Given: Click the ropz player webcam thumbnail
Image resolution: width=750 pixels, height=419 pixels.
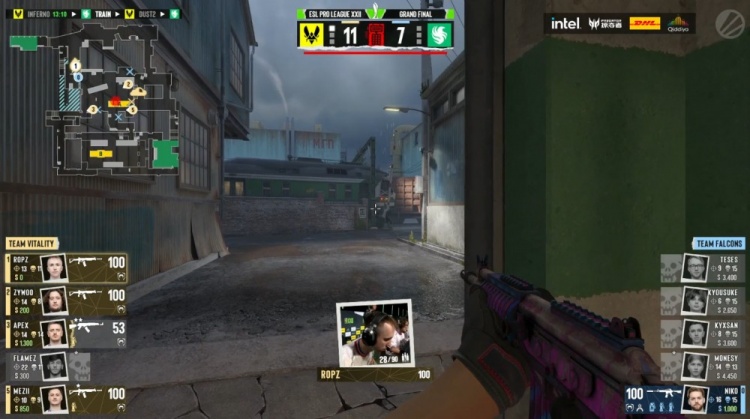Looking at the screenshot, I should pyautogui.click(x=374, y=334).
